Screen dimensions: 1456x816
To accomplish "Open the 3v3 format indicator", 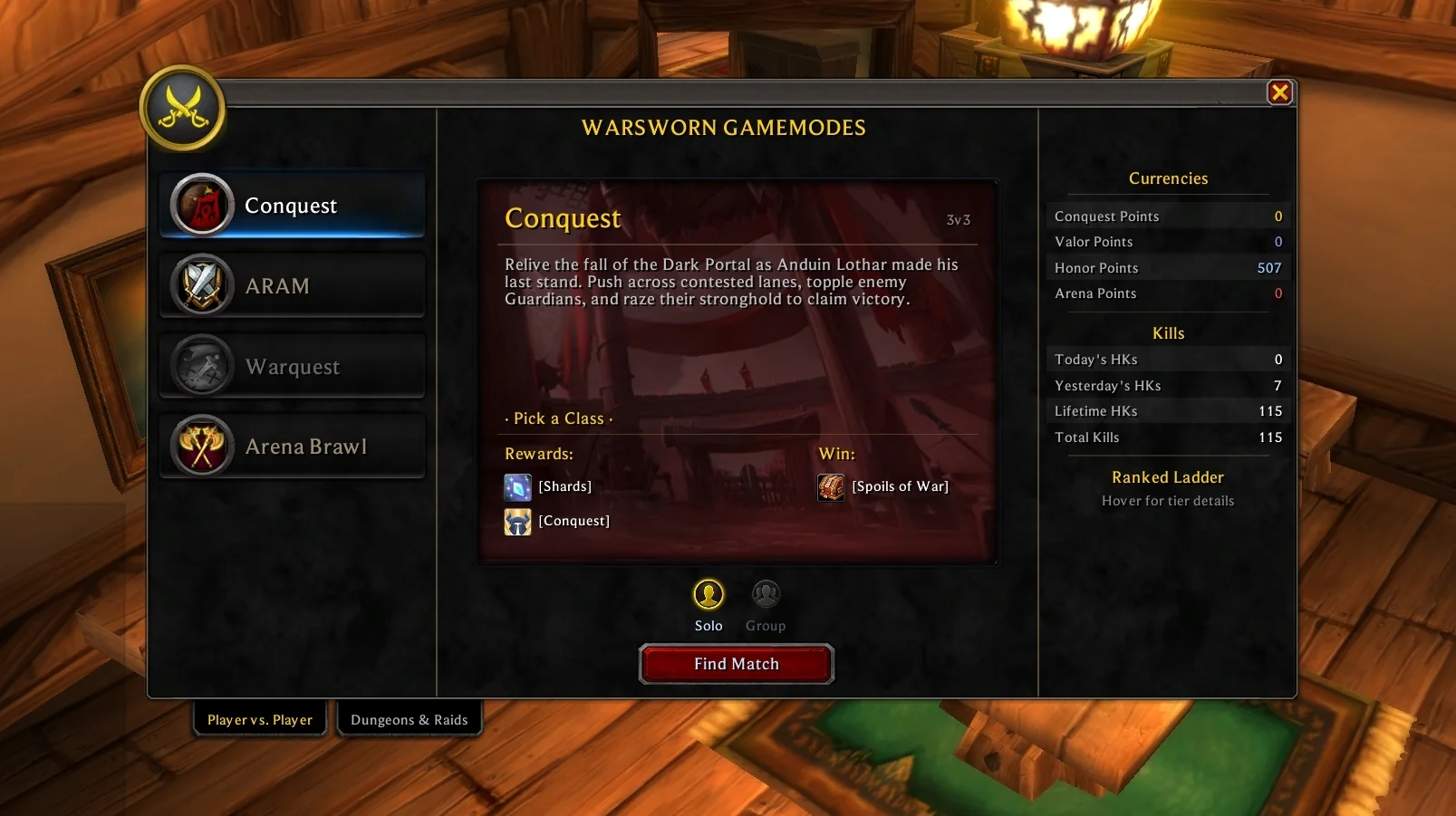I will click(958, 219).
